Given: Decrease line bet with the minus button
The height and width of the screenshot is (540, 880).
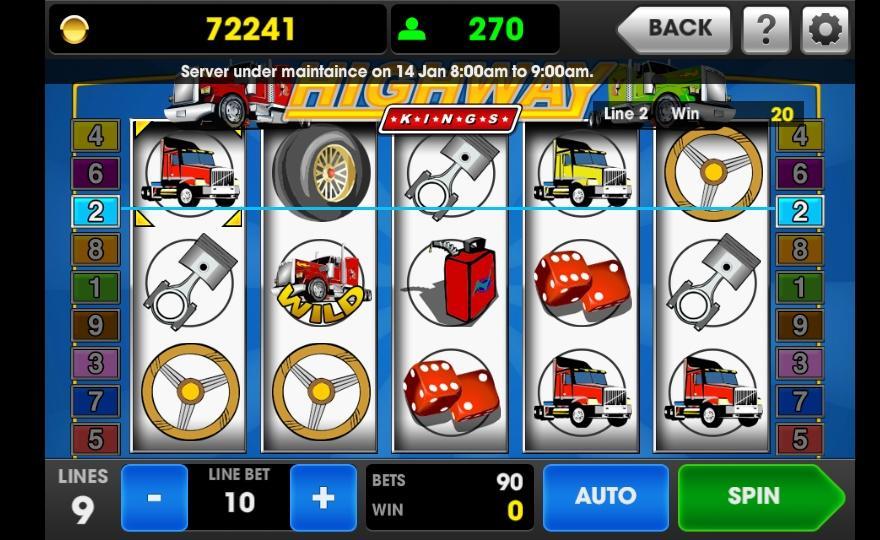Looking at the screenshot, I should click(154, 497).
